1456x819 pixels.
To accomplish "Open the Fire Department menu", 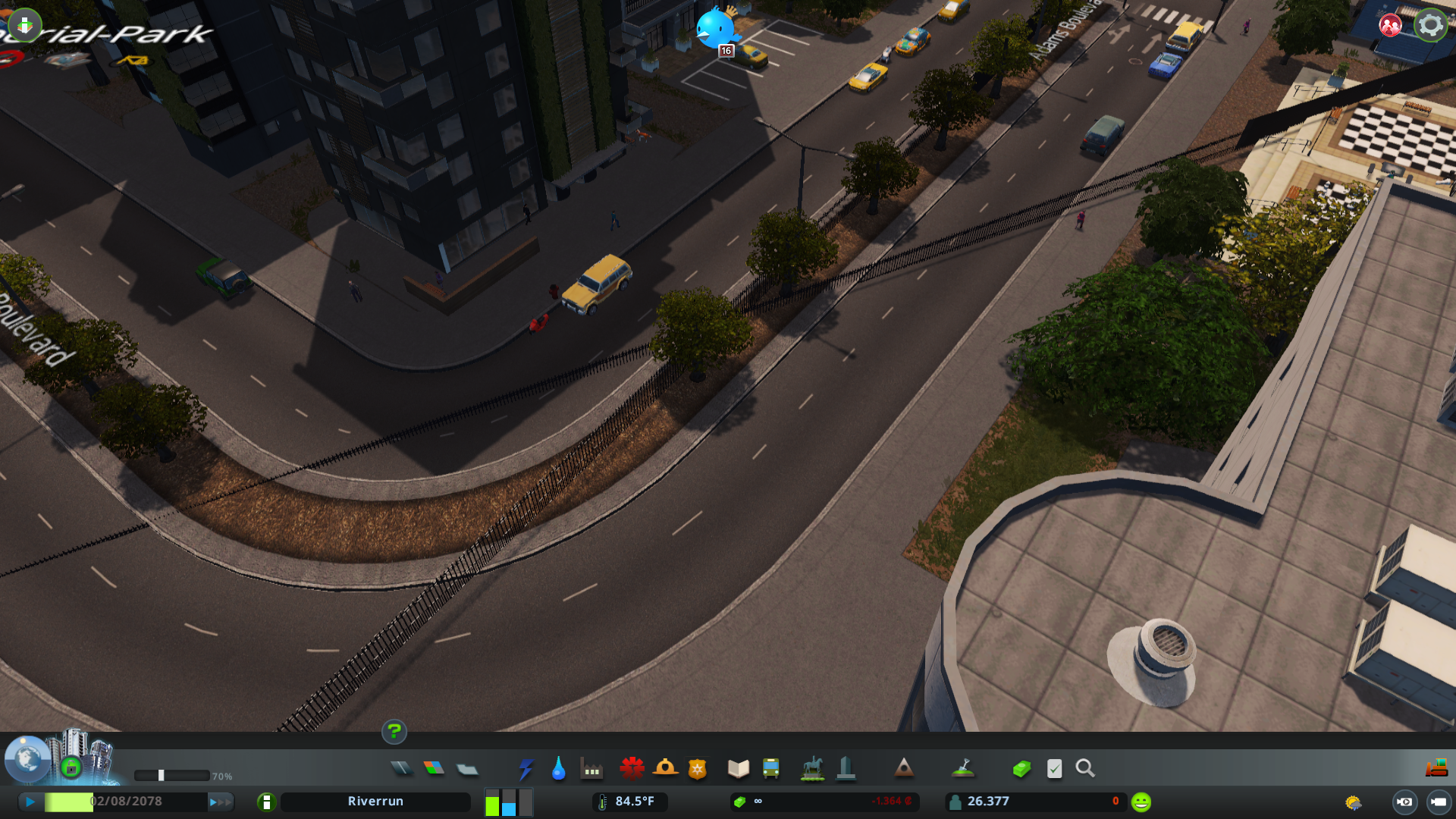I will pyautogui.click(x=666, y=768).
